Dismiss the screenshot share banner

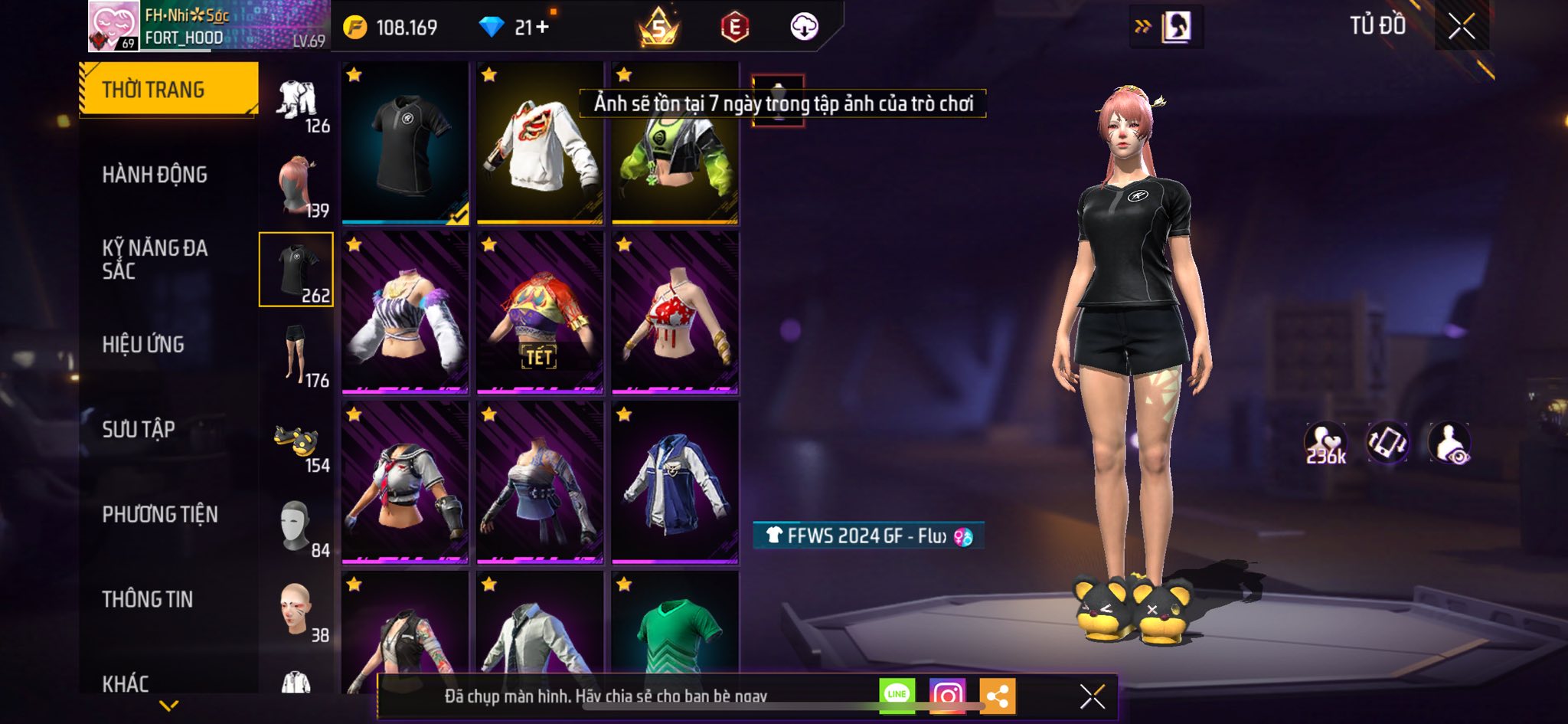[x=1092, y=696]
